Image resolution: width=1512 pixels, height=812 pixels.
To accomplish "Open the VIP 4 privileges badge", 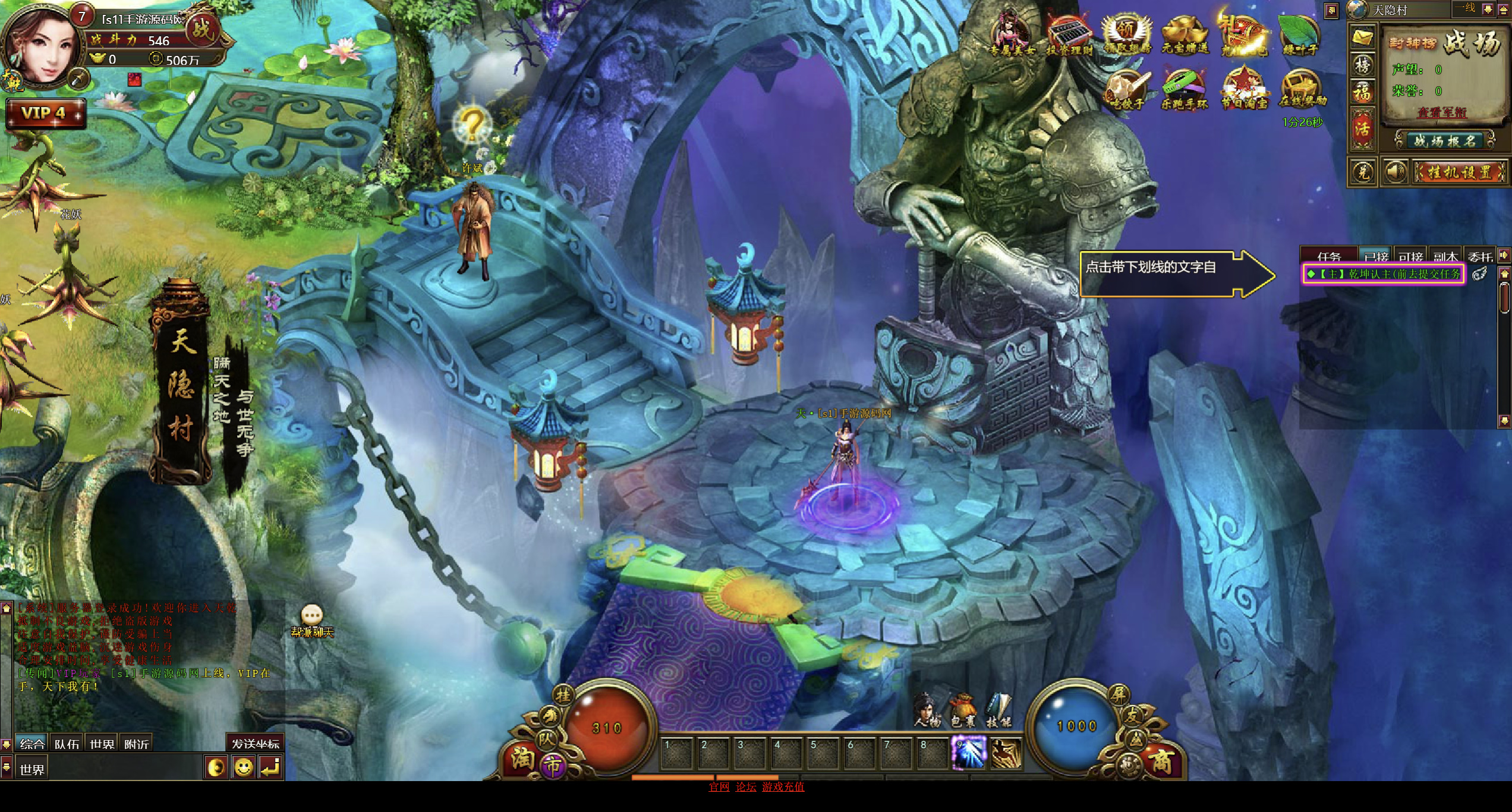I will [45, 113].
